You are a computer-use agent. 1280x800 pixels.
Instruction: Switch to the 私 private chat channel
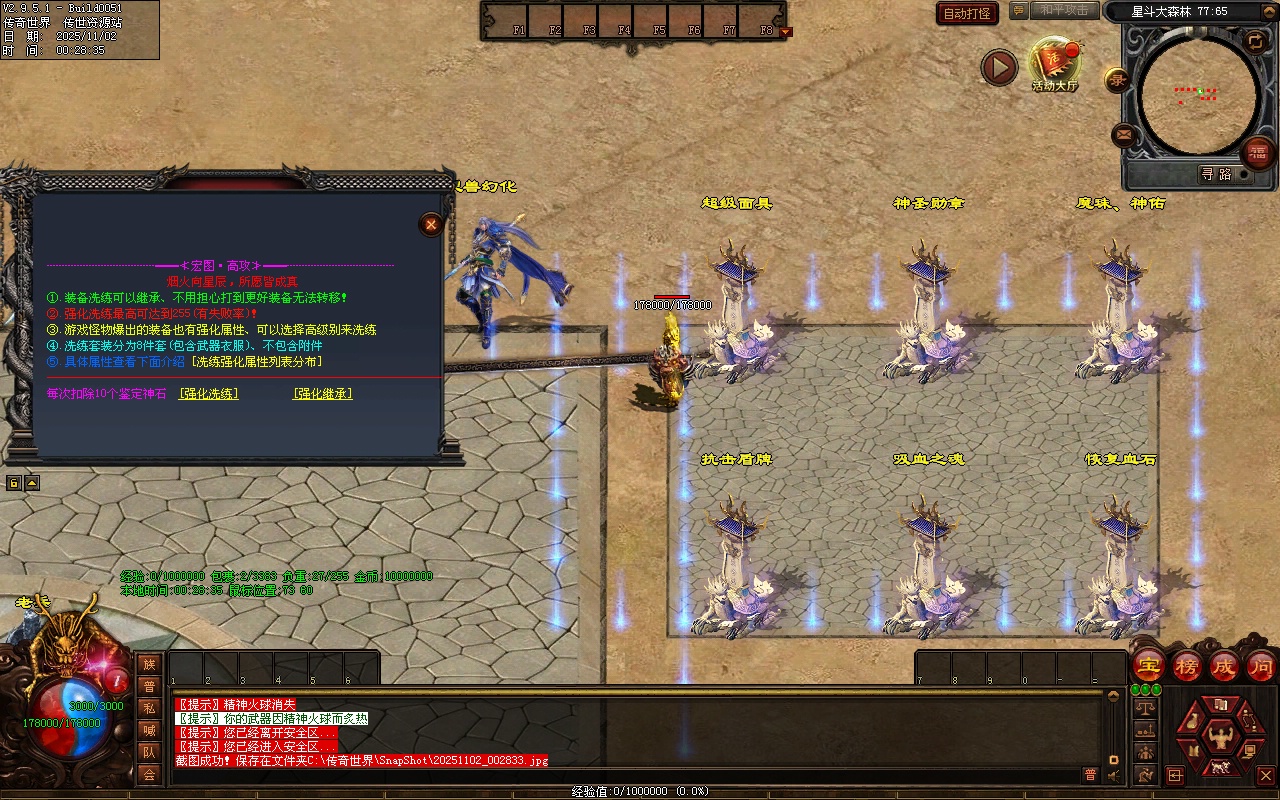(149, 708)
